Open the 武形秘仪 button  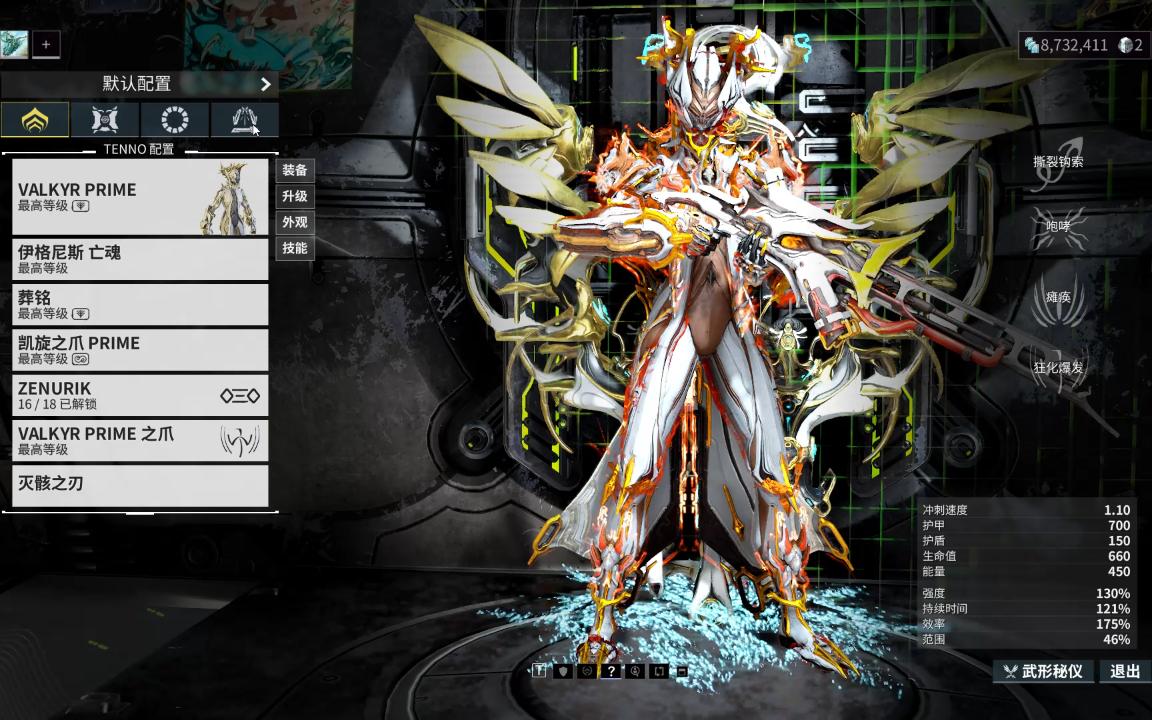1043,671
